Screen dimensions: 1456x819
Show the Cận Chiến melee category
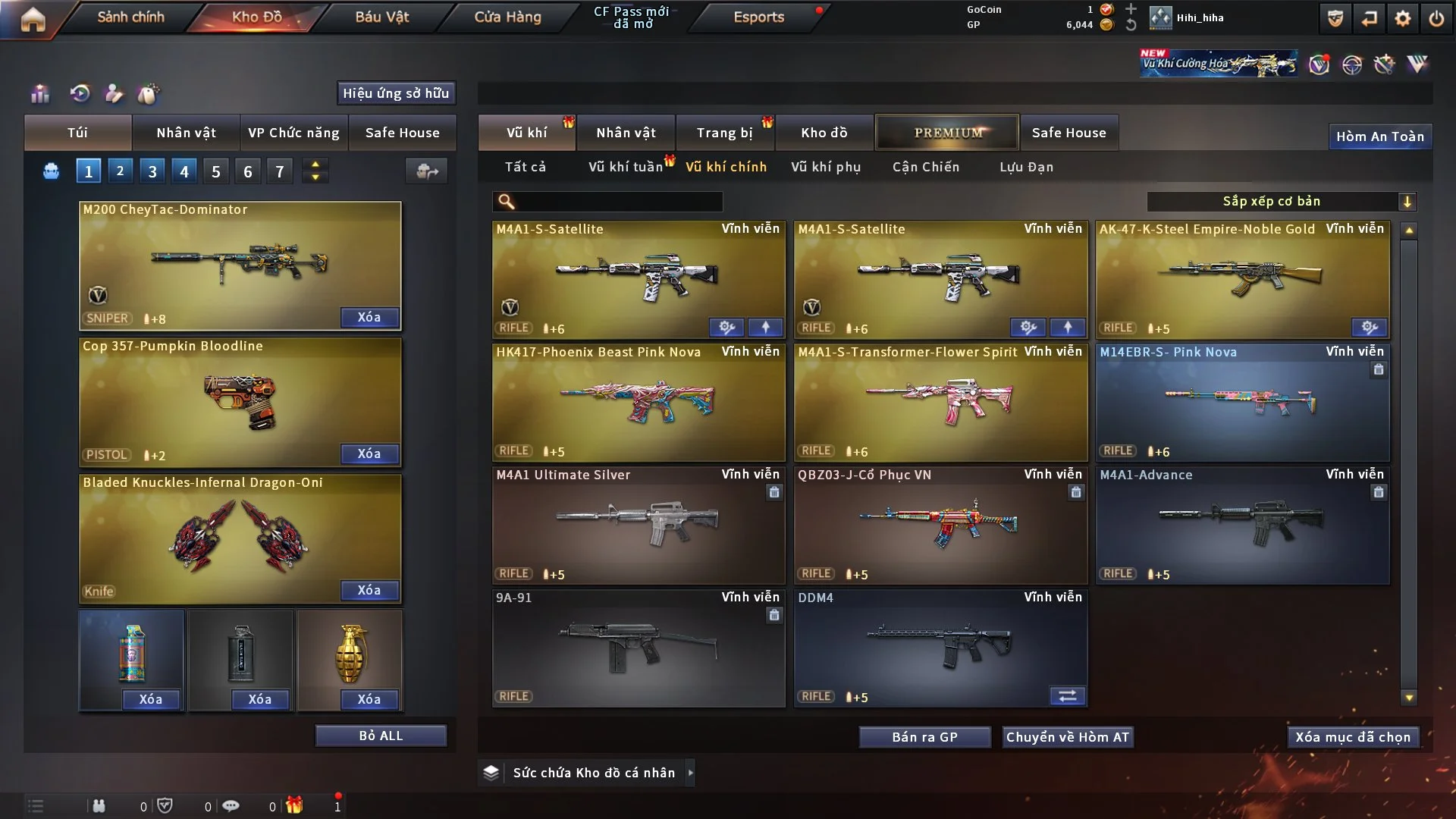pyautogui.click(x=926, y=167)
